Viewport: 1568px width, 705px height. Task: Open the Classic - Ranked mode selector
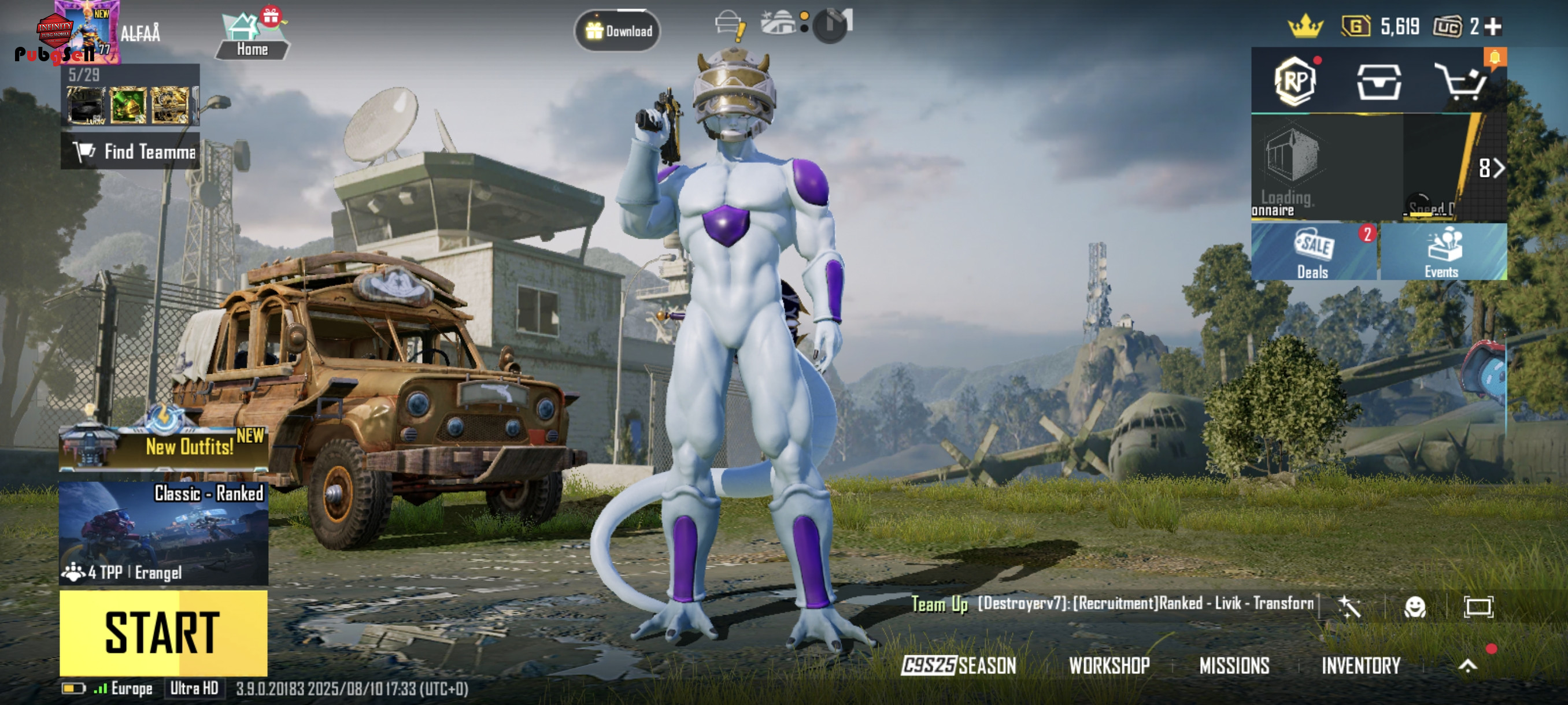[x=163, y=533]
